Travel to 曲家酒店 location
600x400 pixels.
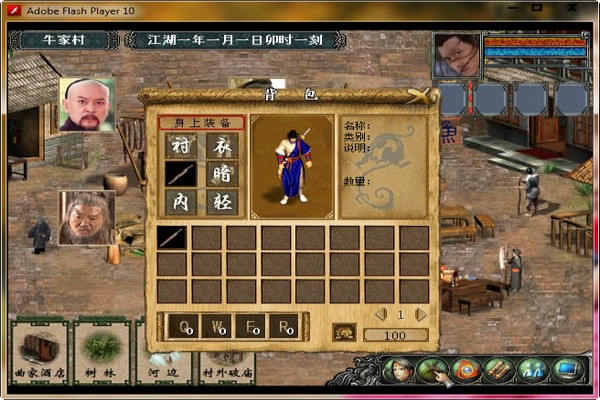pos(39,353)
